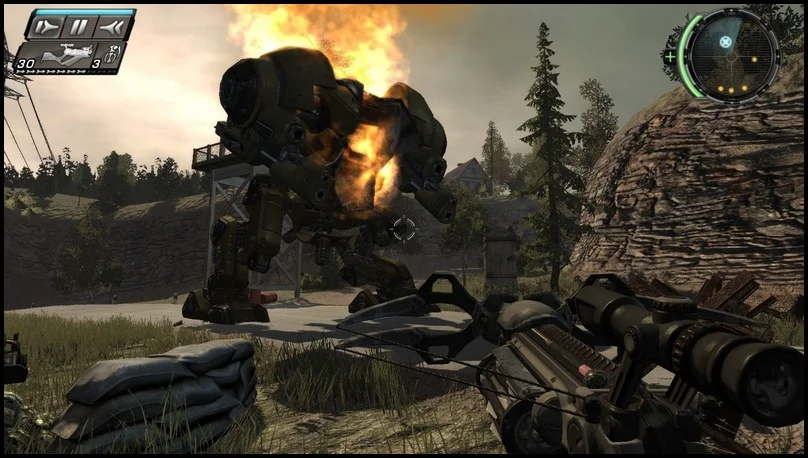The image size is (808, 458).
Task: Open the circular radar minimap
Action: click(732, 55)
